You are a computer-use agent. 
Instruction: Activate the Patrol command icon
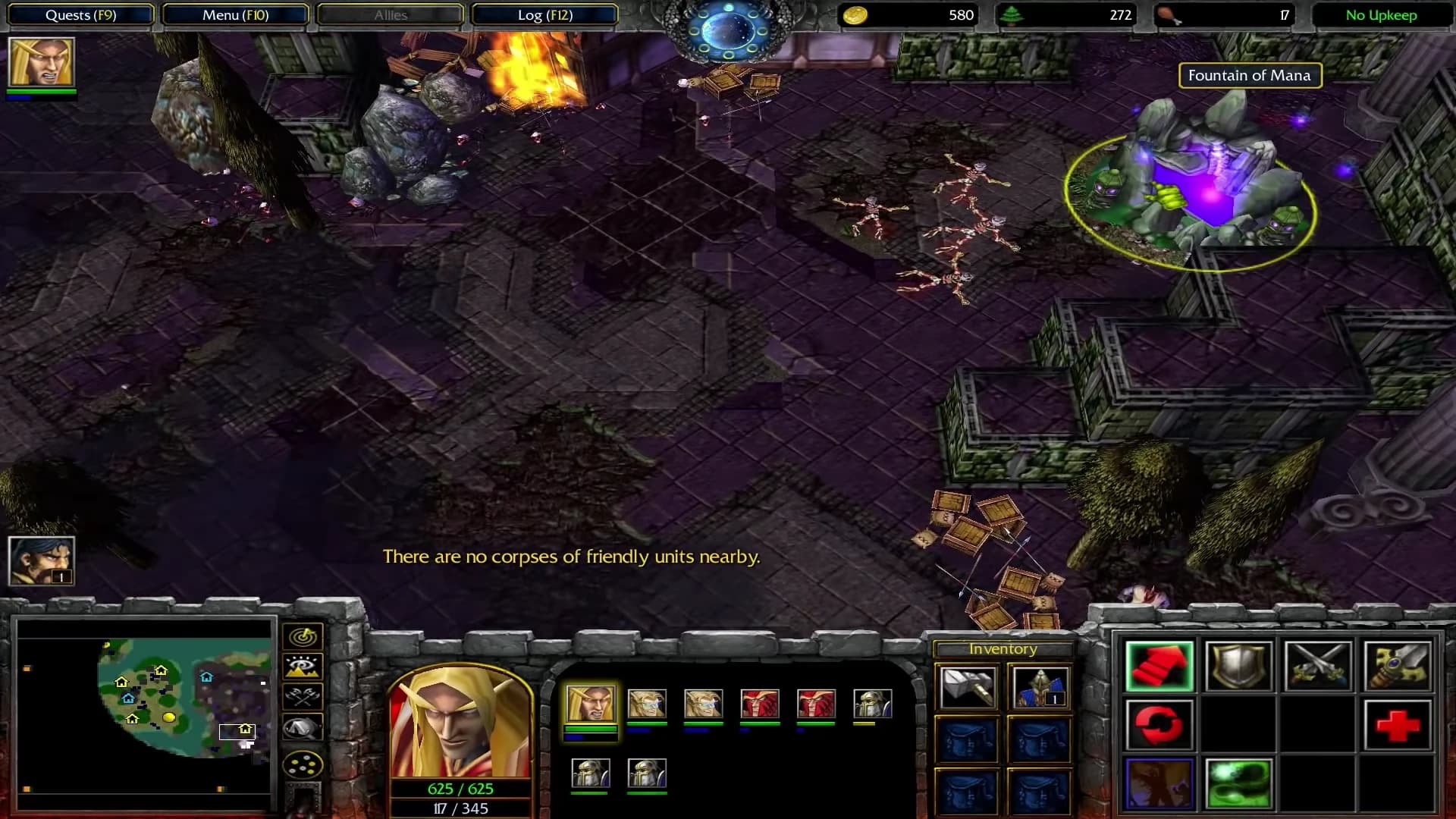(x=1159, y=724)
